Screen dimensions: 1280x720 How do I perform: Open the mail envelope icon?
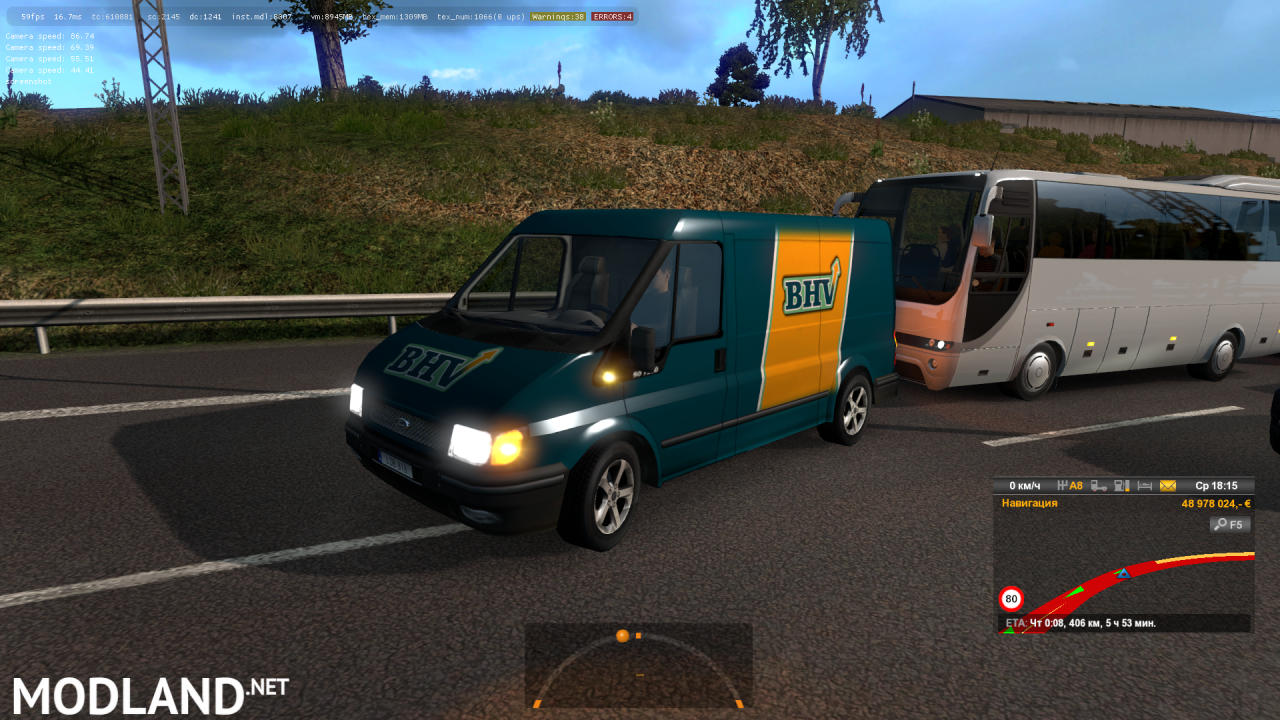click(1168, 485)
